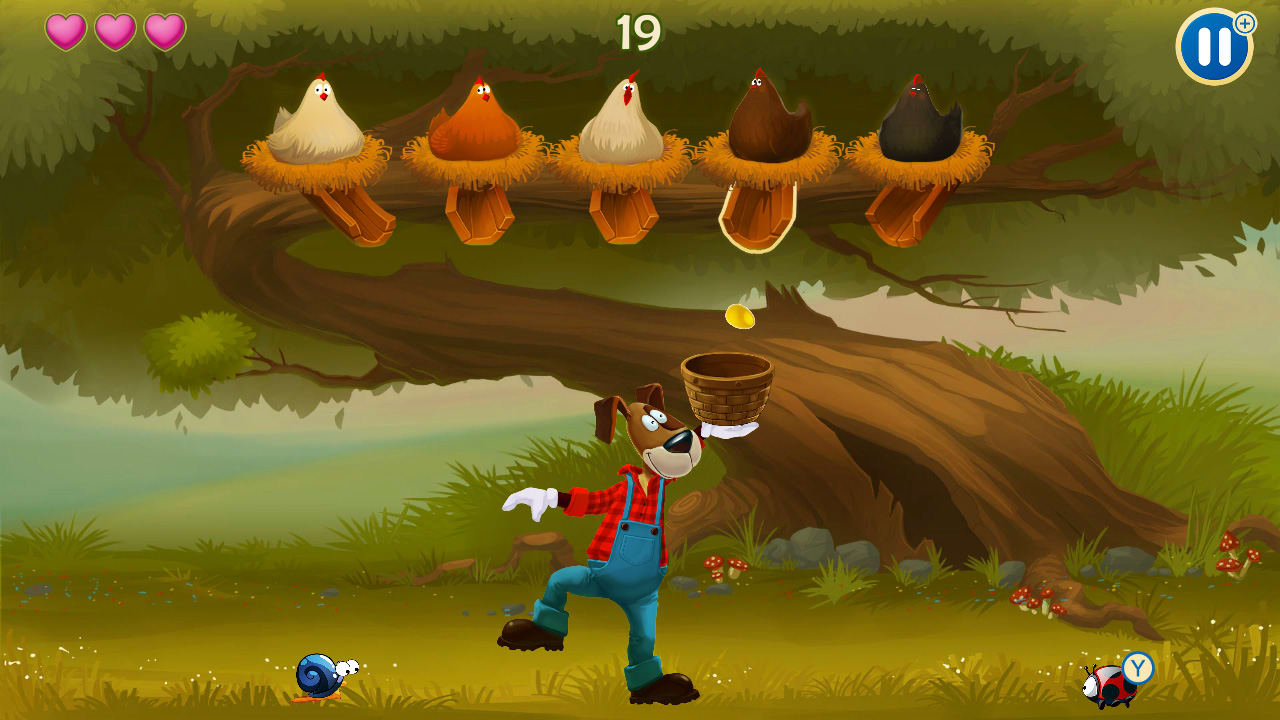Toggle the third pink heart
Viewport: 1280px width, 720px height.
(162, 31)
